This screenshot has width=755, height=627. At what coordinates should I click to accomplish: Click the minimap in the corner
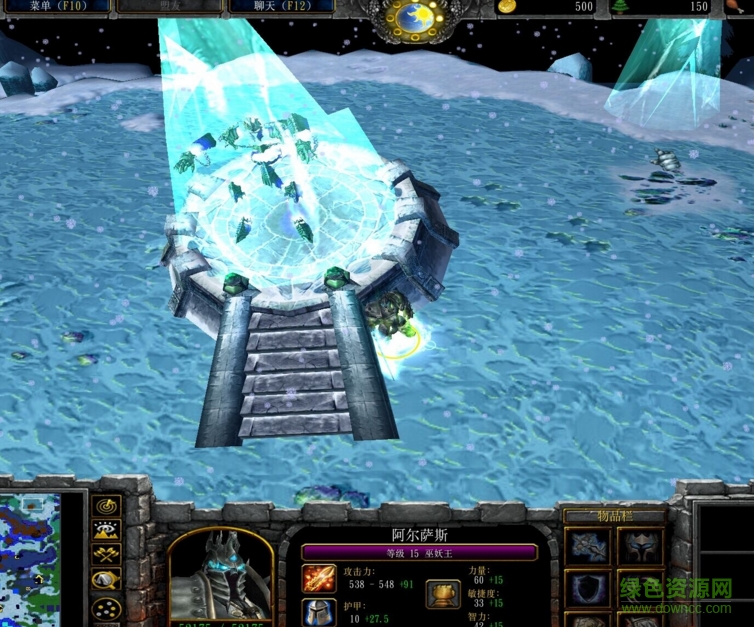[30, 560]
